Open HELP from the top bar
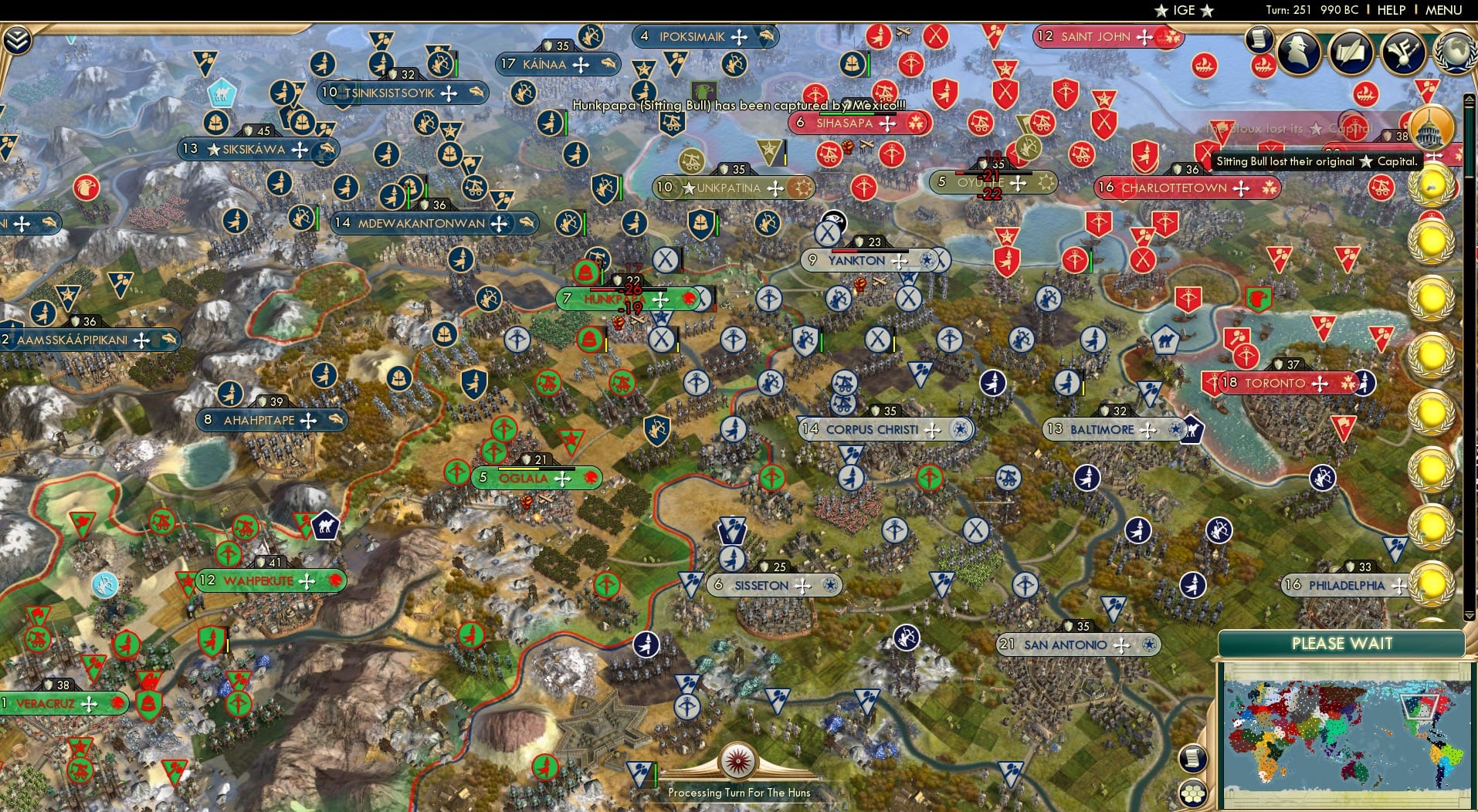 1390,10
